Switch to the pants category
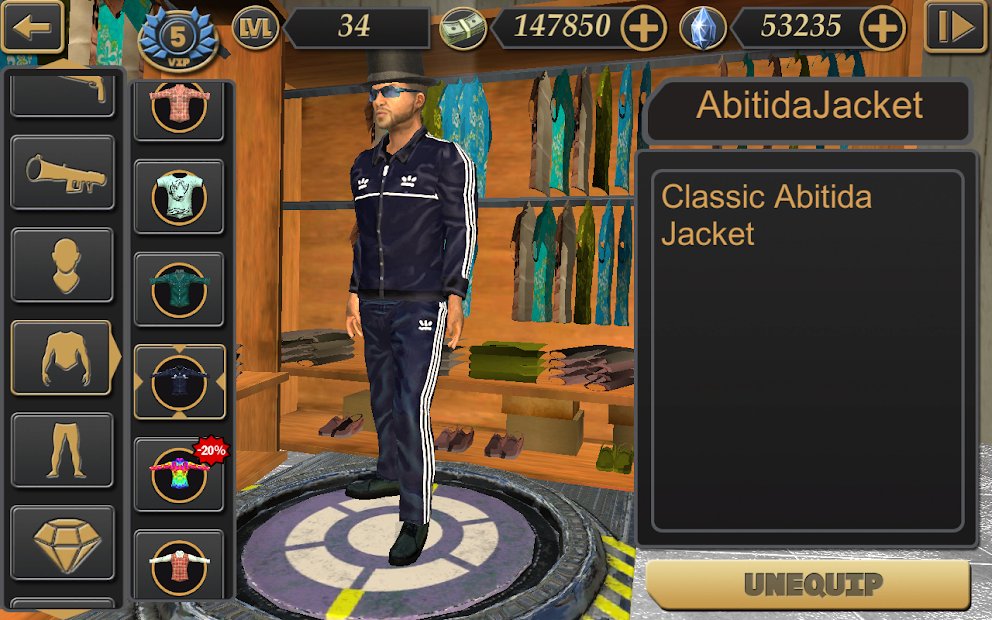The image size is (992, 620). (62, 450)
